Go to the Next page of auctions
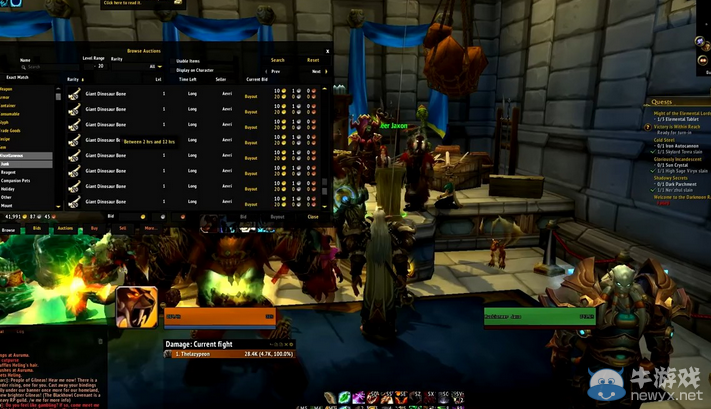Image resolution: width=711 pixels, height=409 pixels. pos(316,72)
